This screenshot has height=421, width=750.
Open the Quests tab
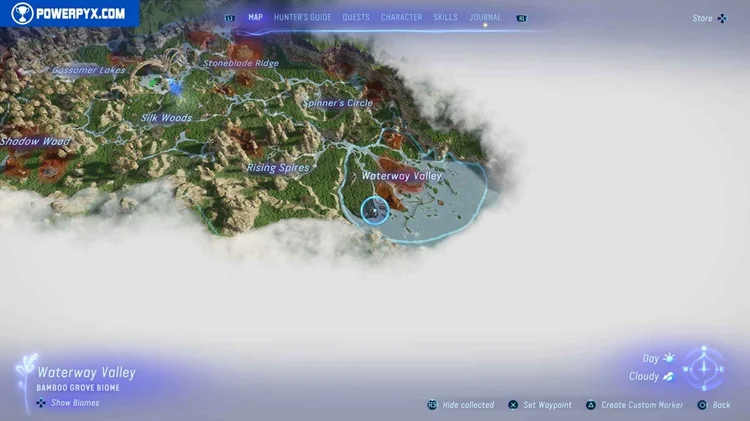click(355, 17)
